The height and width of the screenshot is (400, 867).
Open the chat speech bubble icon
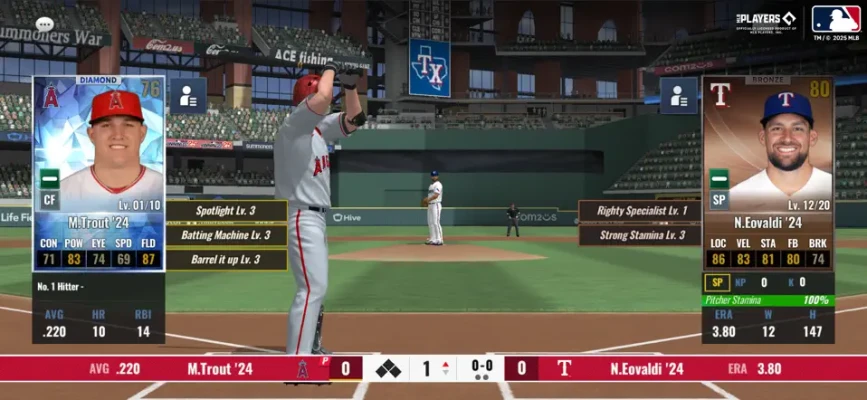click(44, 24)
